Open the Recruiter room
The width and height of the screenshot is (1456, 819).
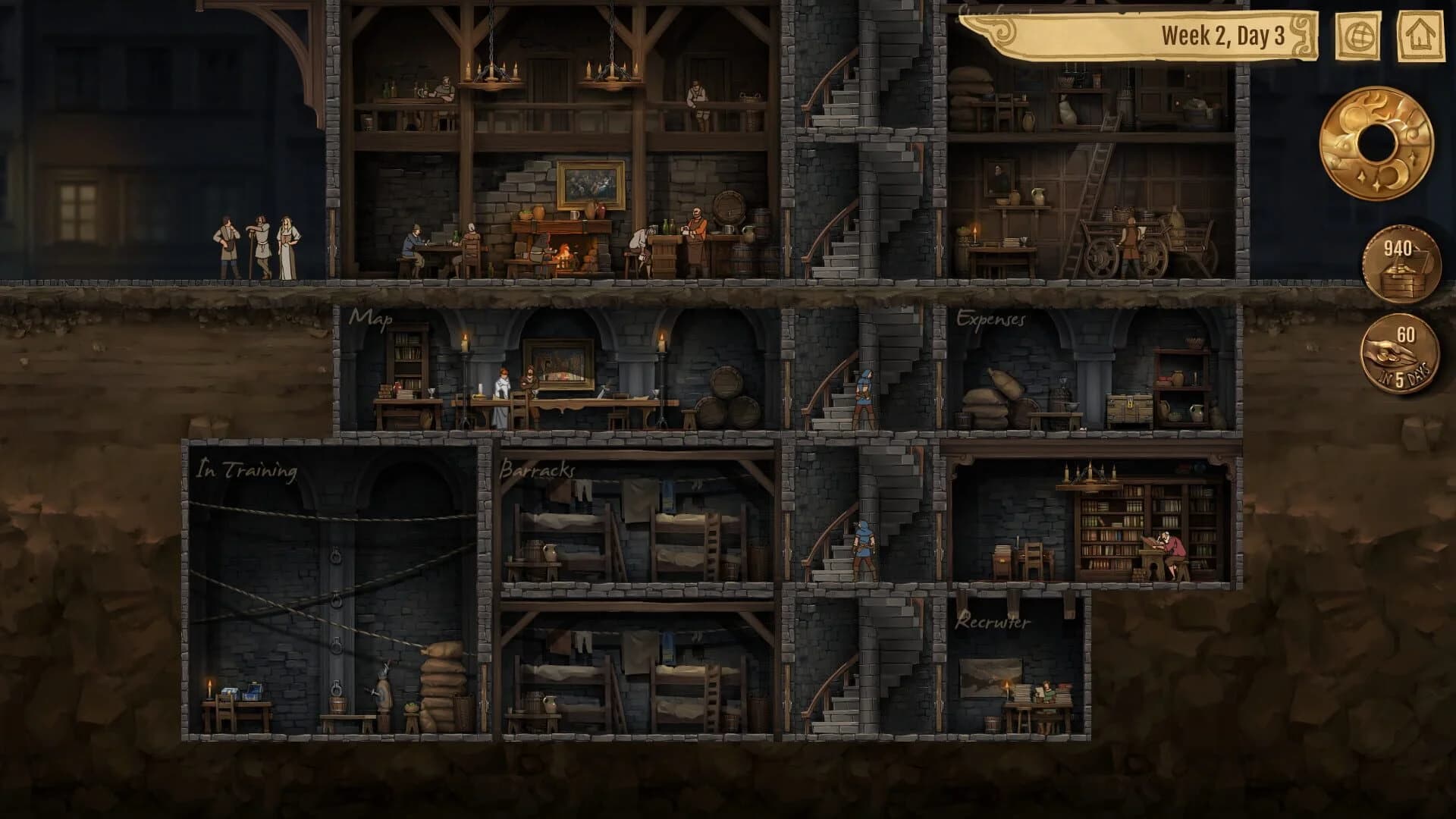tap(992, 623)
